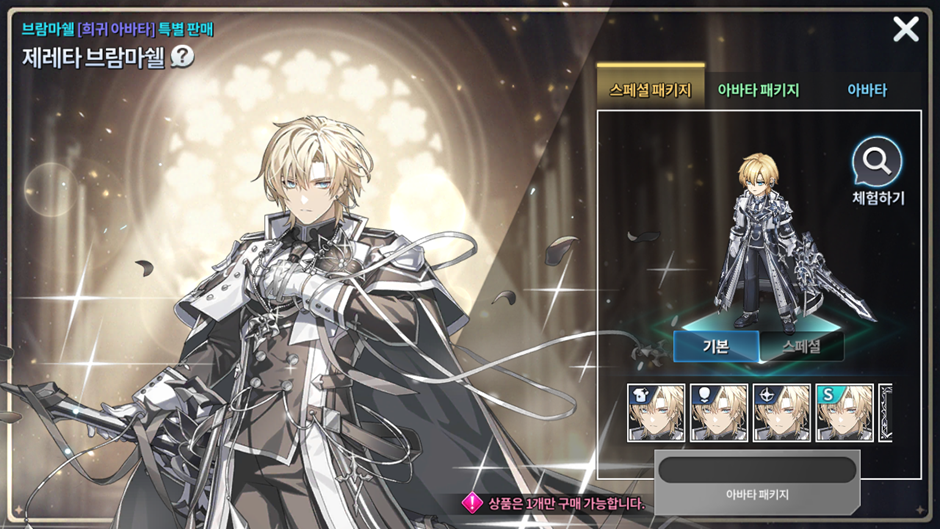This screenshot has height=529, width=940.
Task: Select the thumbnail with the shirt icon
Action: (656, 412)
